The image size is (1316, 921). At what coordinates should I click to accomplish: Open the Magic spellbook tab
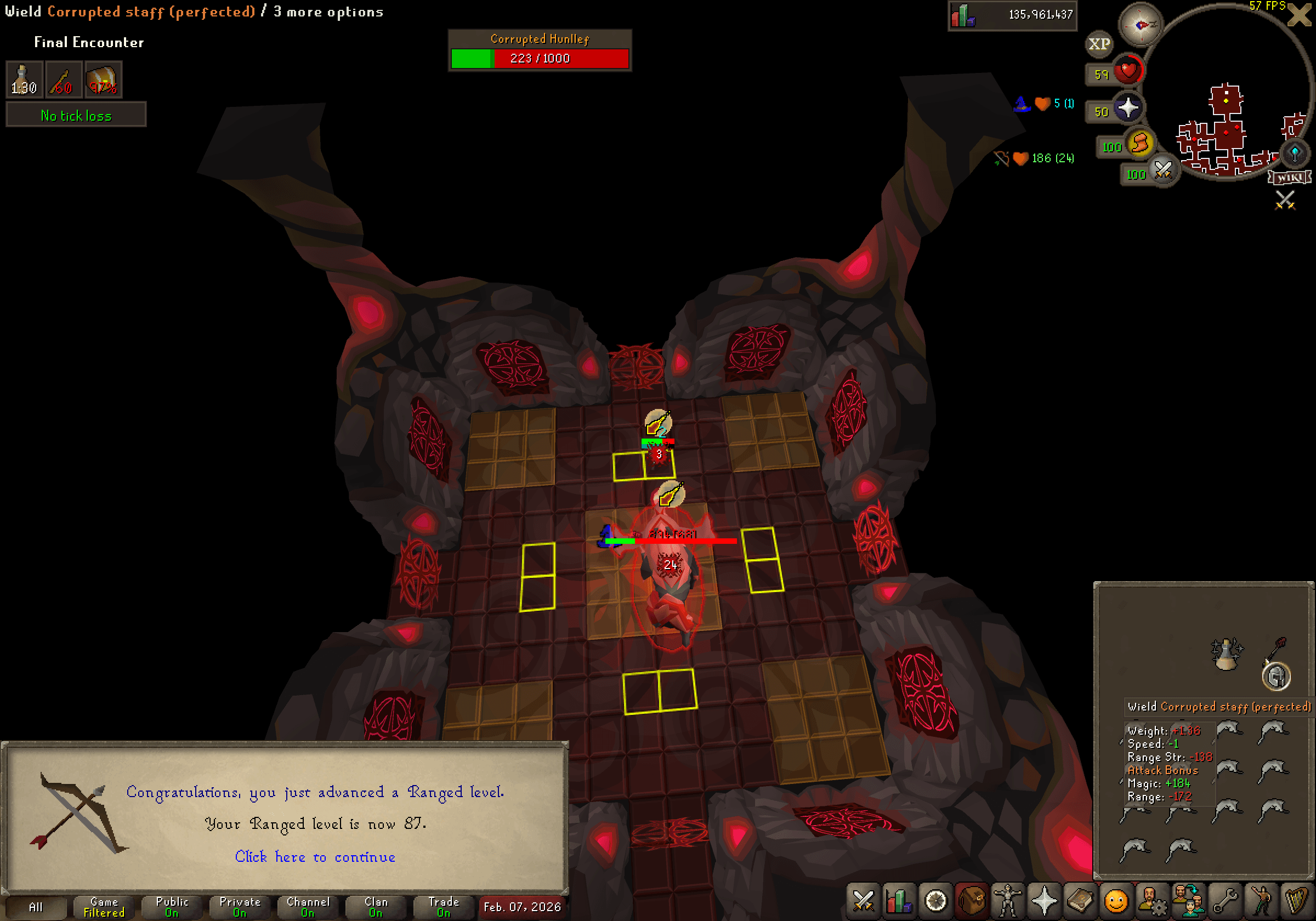1080,901
